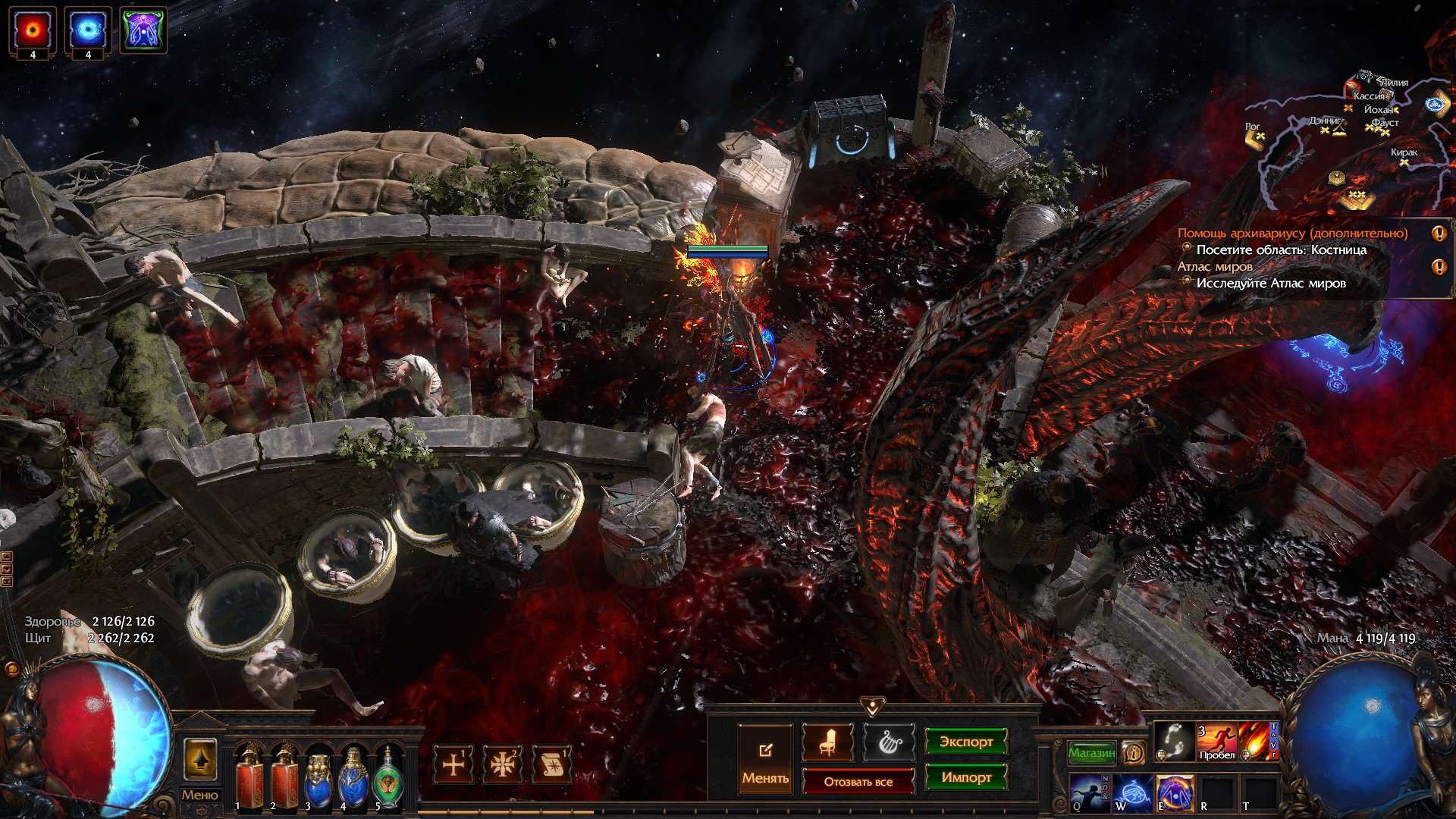Viewport: 1456px width, 819px height.
Task: Select the red vortex buff icon
Action: tap(33, 30)
